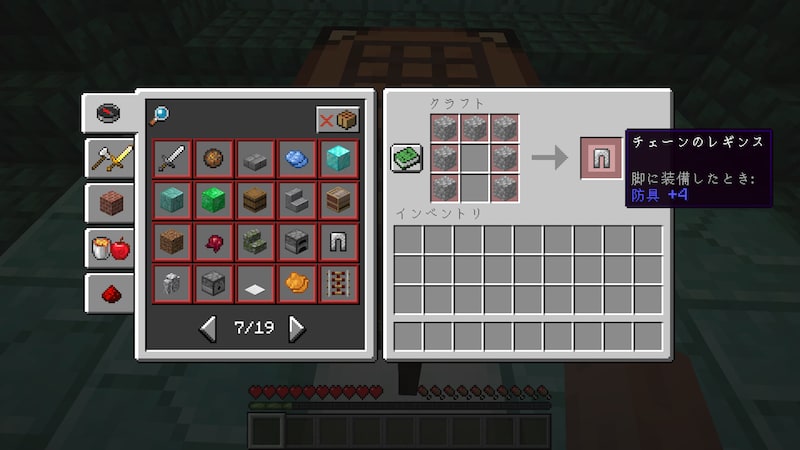Go to the next recipe page
The image size is (800, 450).
[x=297, y=327]
